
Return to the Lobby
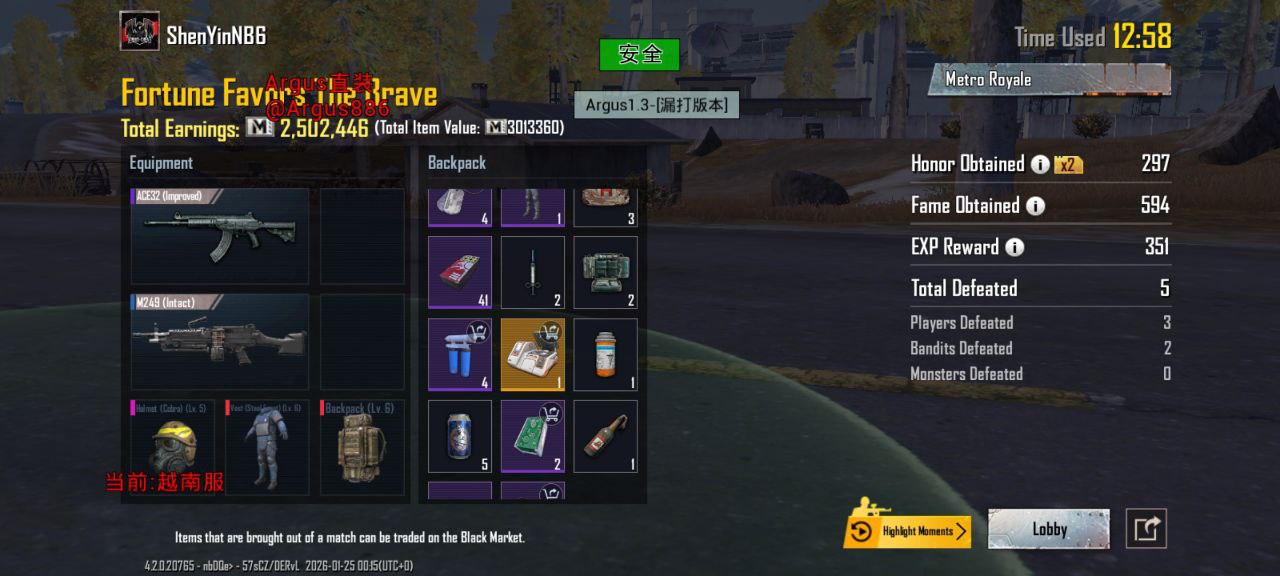[x=1048, y=529]
